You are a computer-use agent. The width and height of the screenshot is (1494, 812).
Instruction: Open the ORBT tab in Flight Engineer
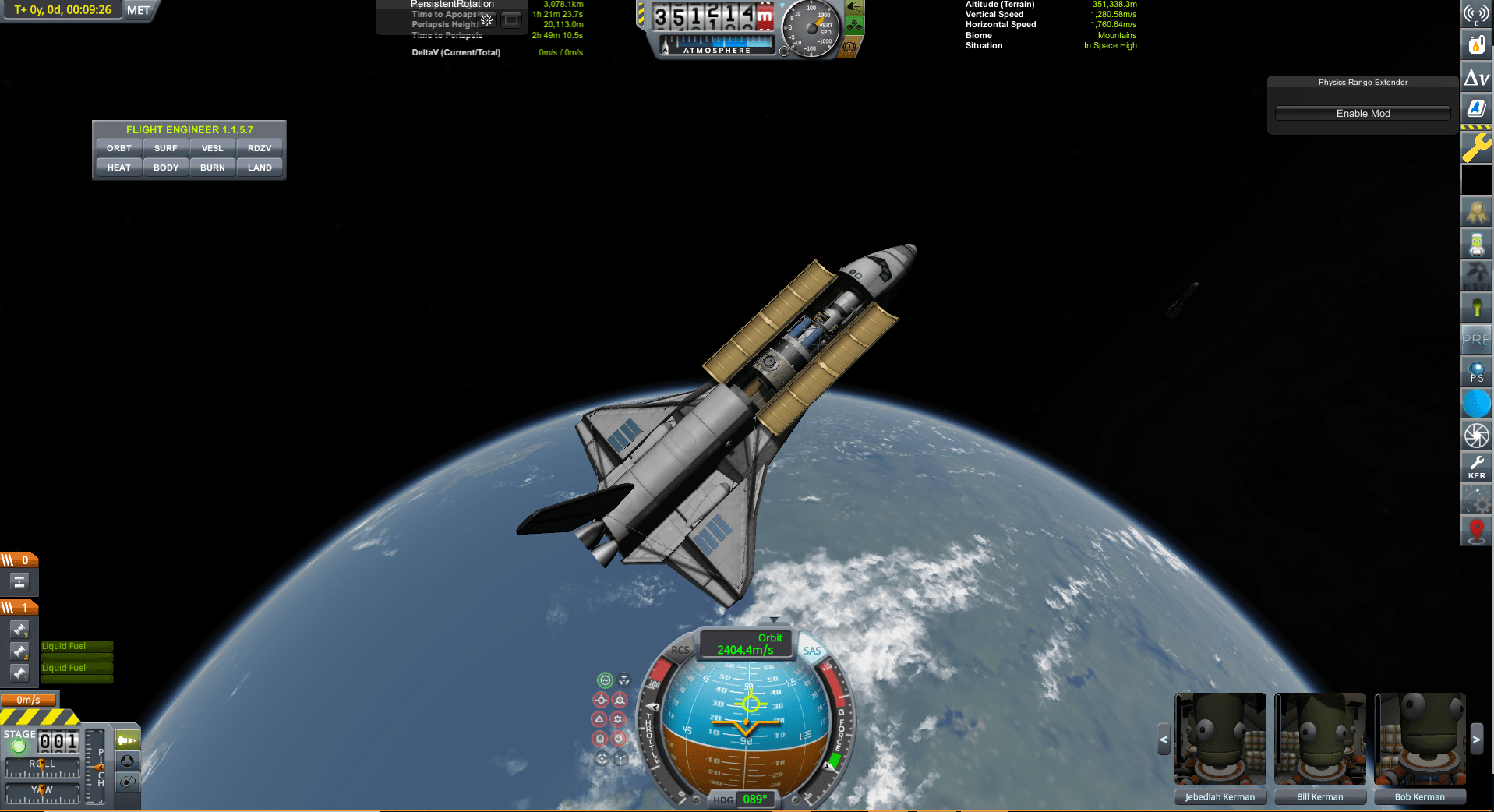tap(118, 148)
